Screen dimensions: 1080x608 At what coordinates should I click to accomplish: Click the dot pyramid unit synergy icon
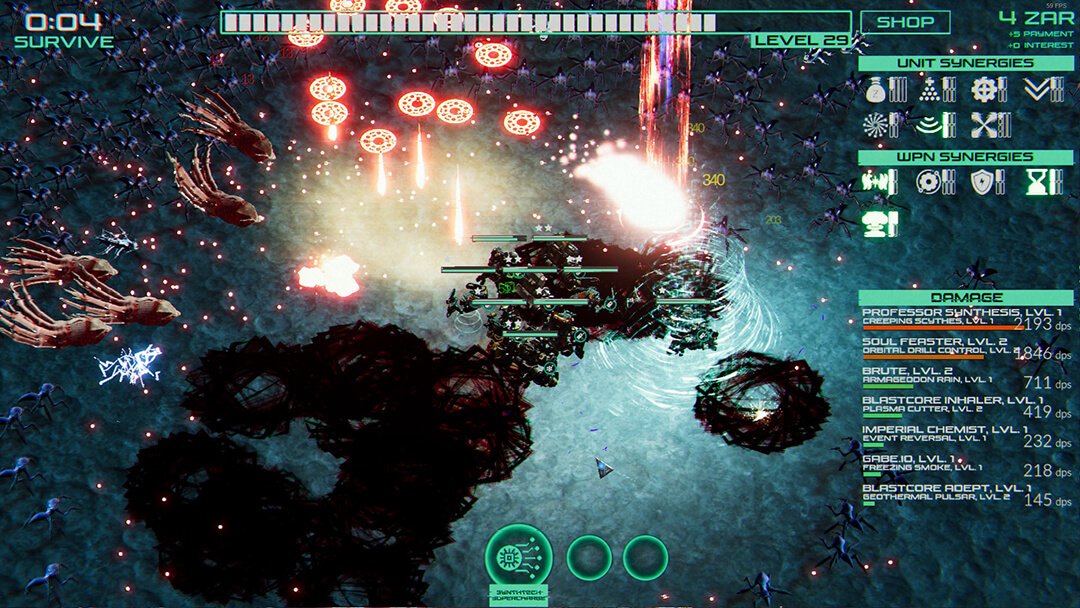point(930,90)
